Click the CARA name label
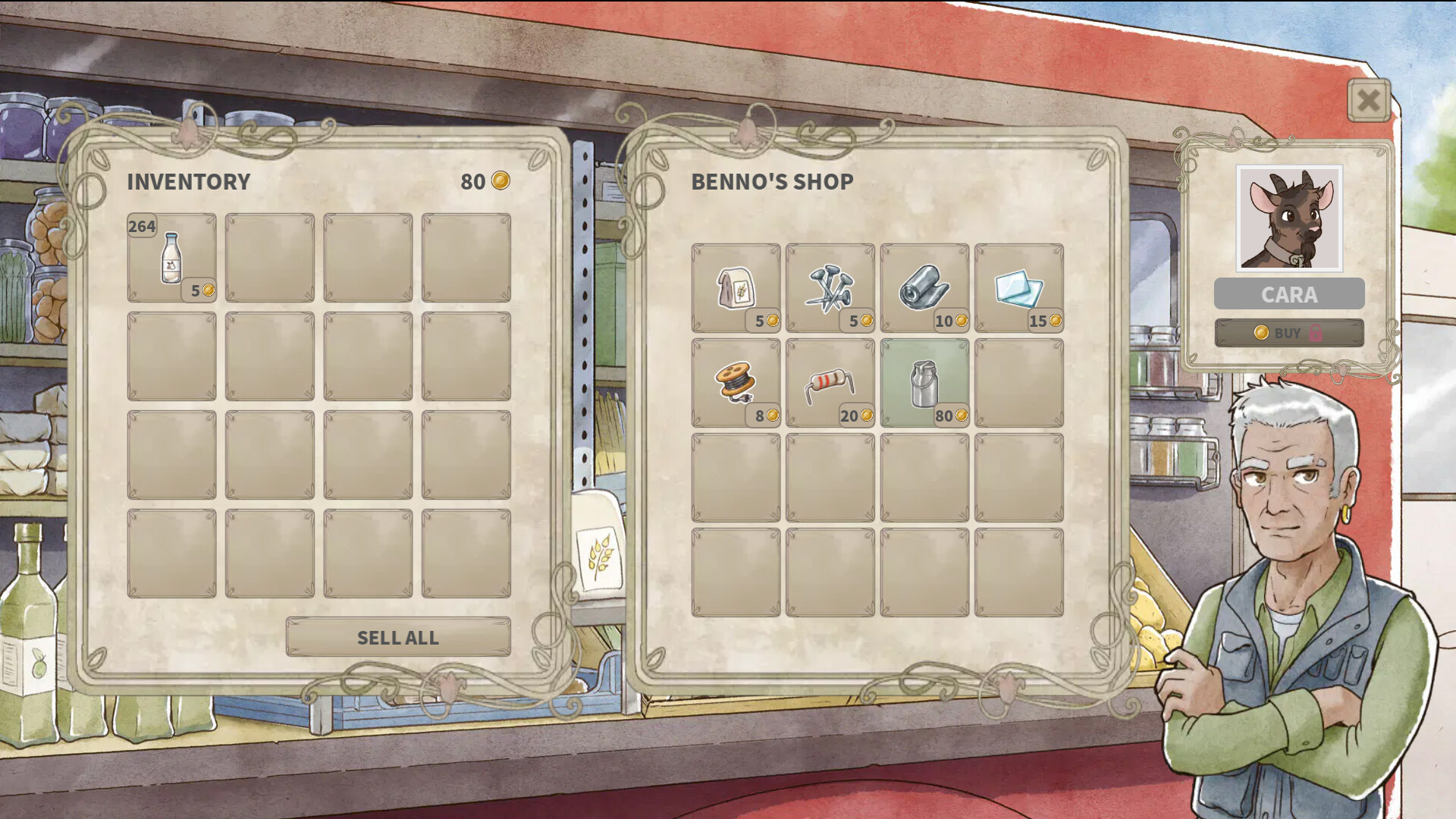This screenshot has width=1456, height=819. pyautogui.click(x=1288, y=294)
